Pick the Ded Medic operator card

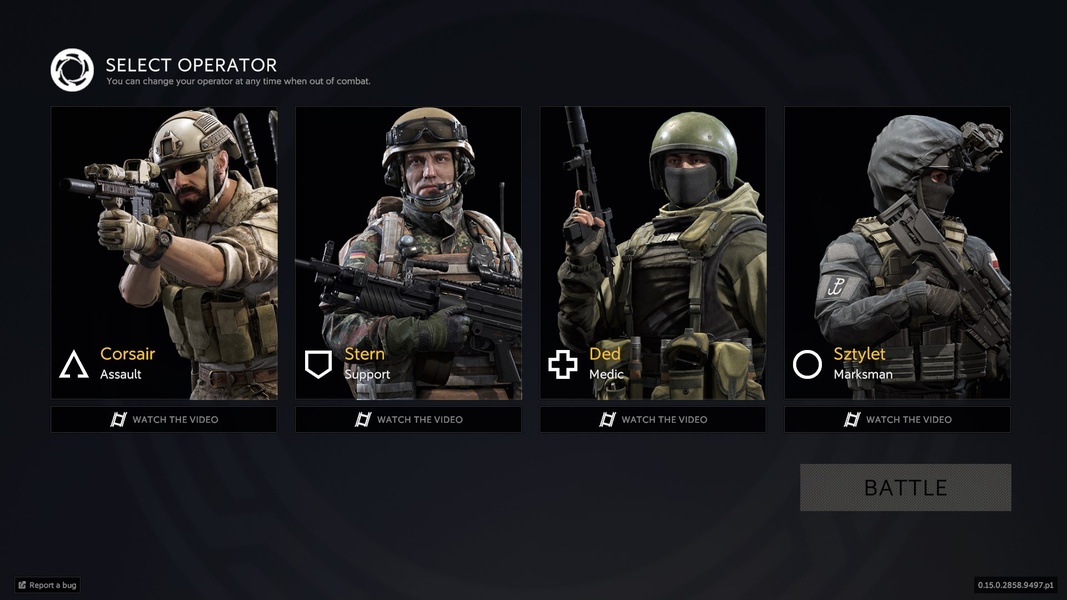[x=653, y=253]
